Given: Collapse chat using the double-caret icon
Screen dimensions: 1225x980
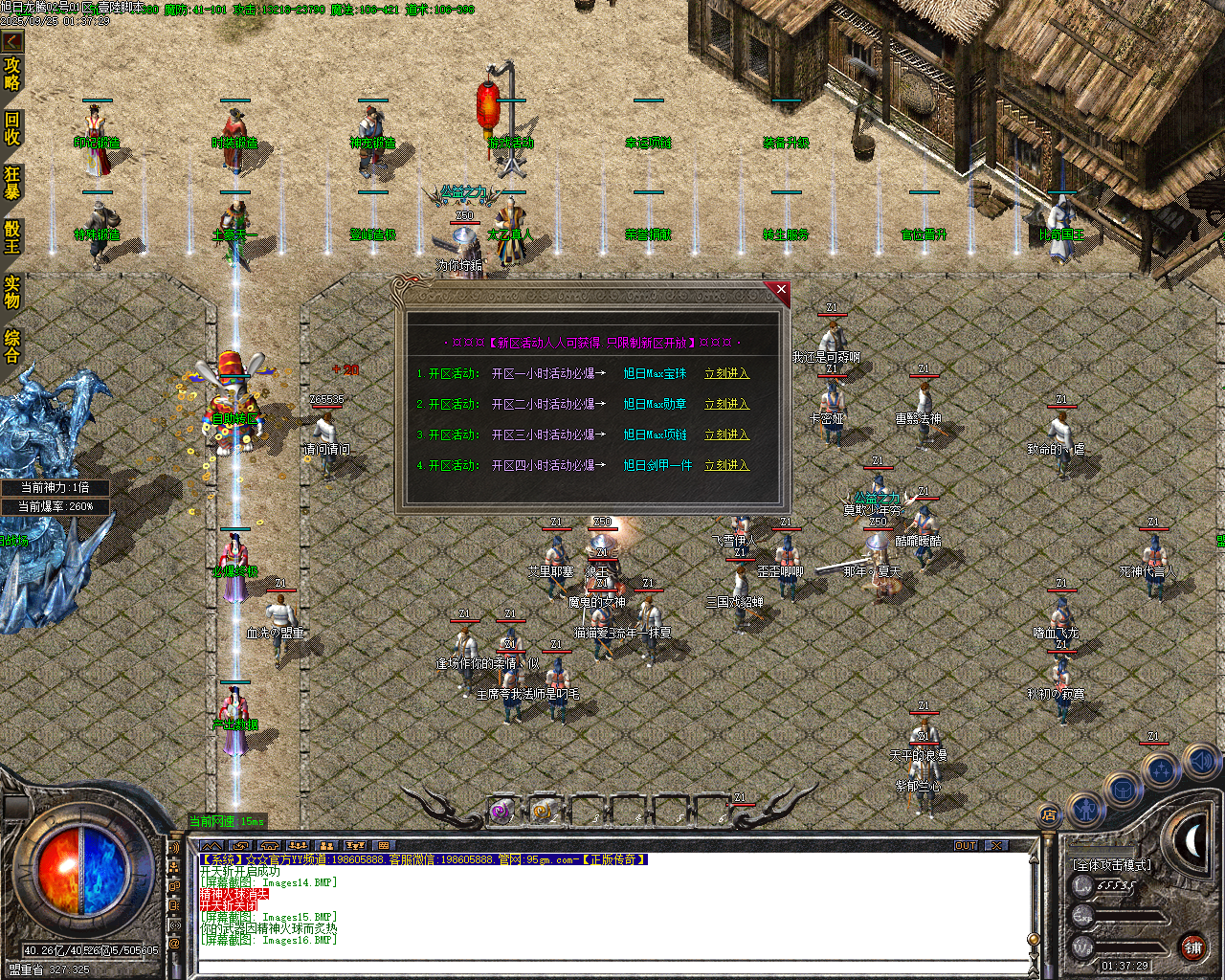Looking at the screenshot, I should pyautogui.click(x=212, y=845).
